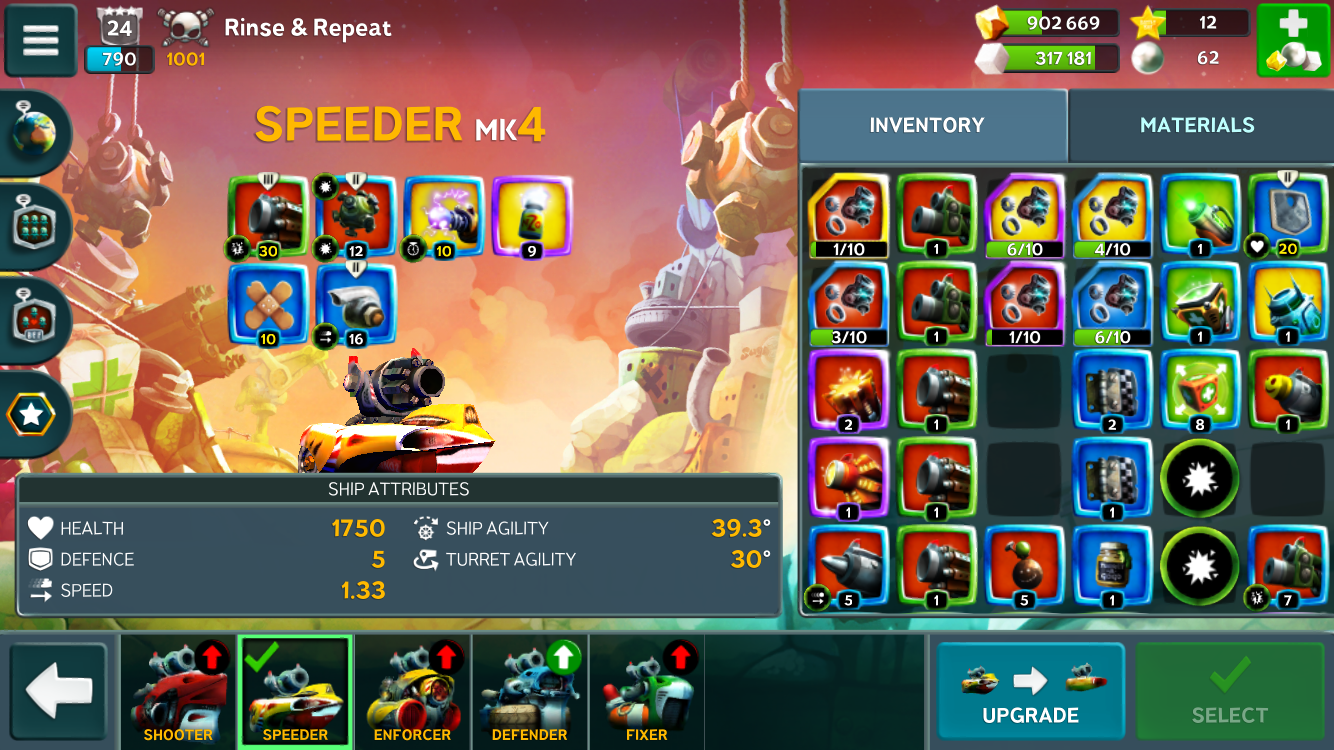Open the hexagon star button

(33, 414)
